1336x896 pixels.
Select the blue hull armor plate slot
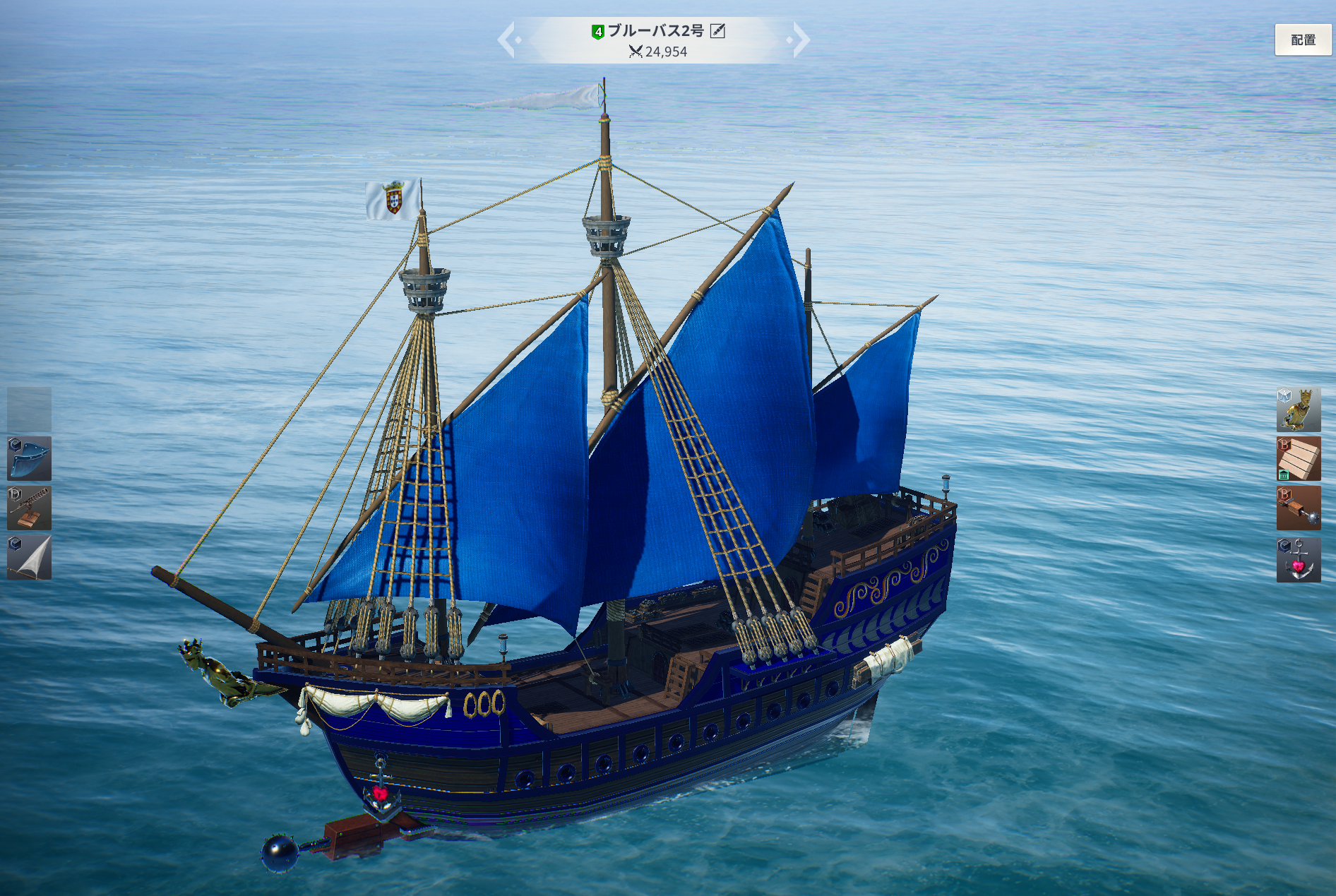coord(29,458)
